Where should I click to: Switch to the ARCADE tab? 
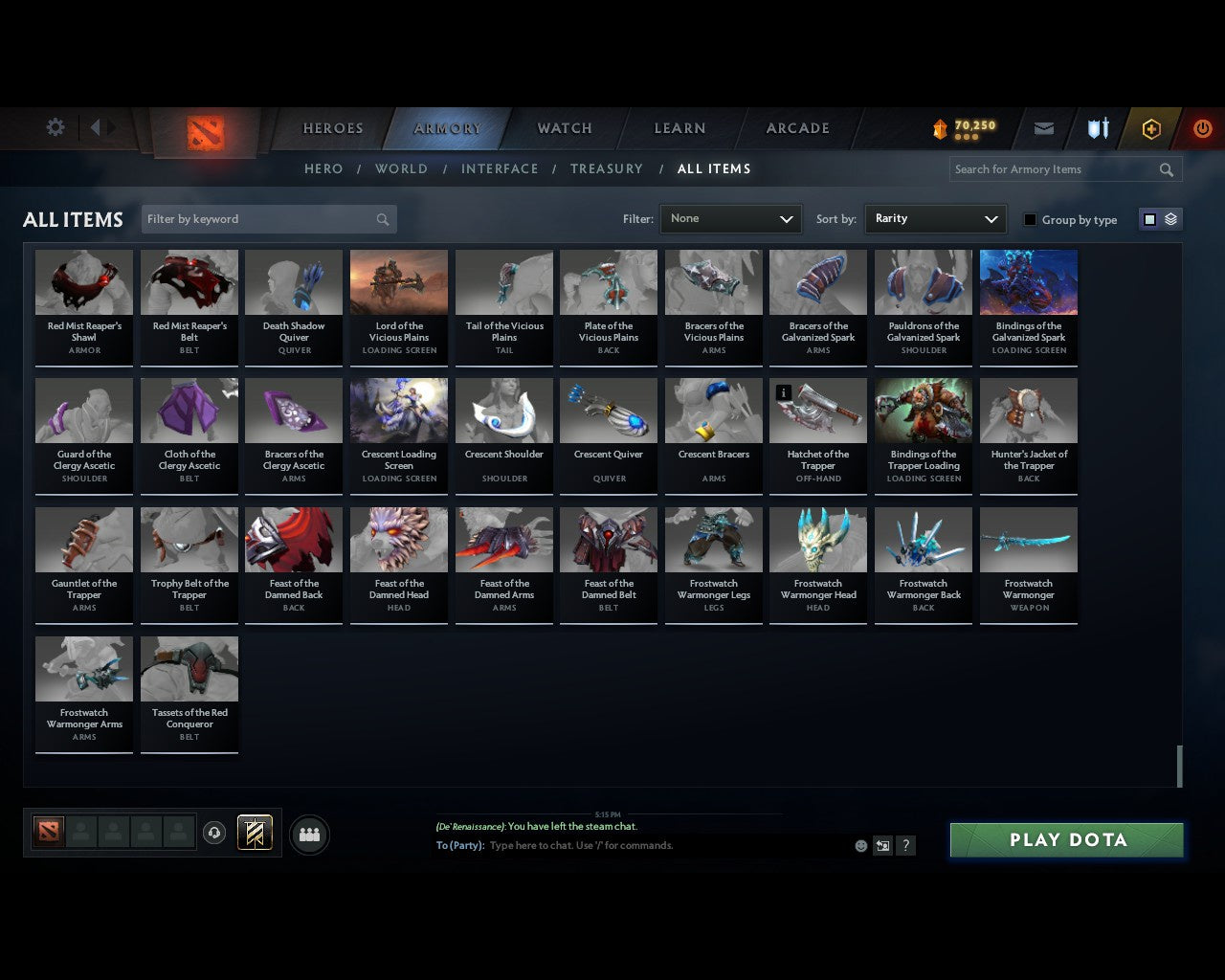[x=795, y=127]
